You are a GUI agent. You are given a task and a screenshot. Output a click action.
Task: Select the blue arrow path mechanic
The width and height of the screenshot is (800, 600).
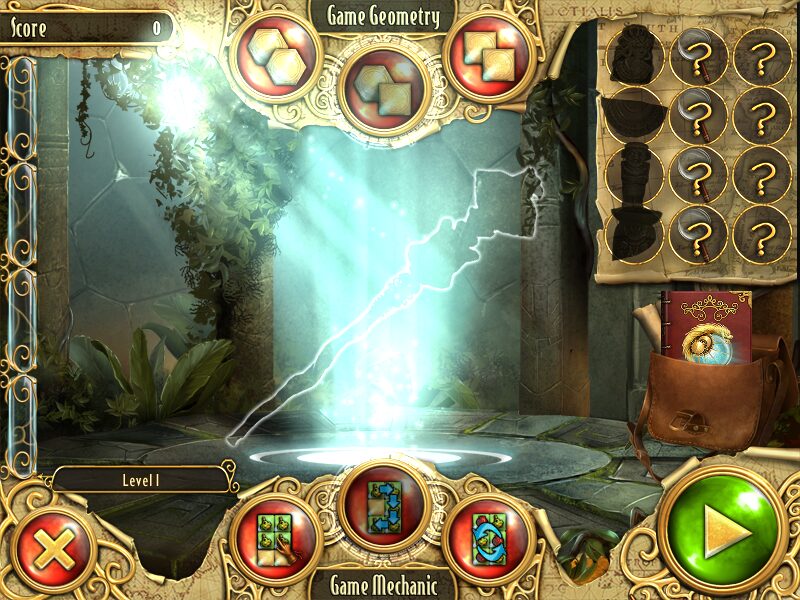385,505
